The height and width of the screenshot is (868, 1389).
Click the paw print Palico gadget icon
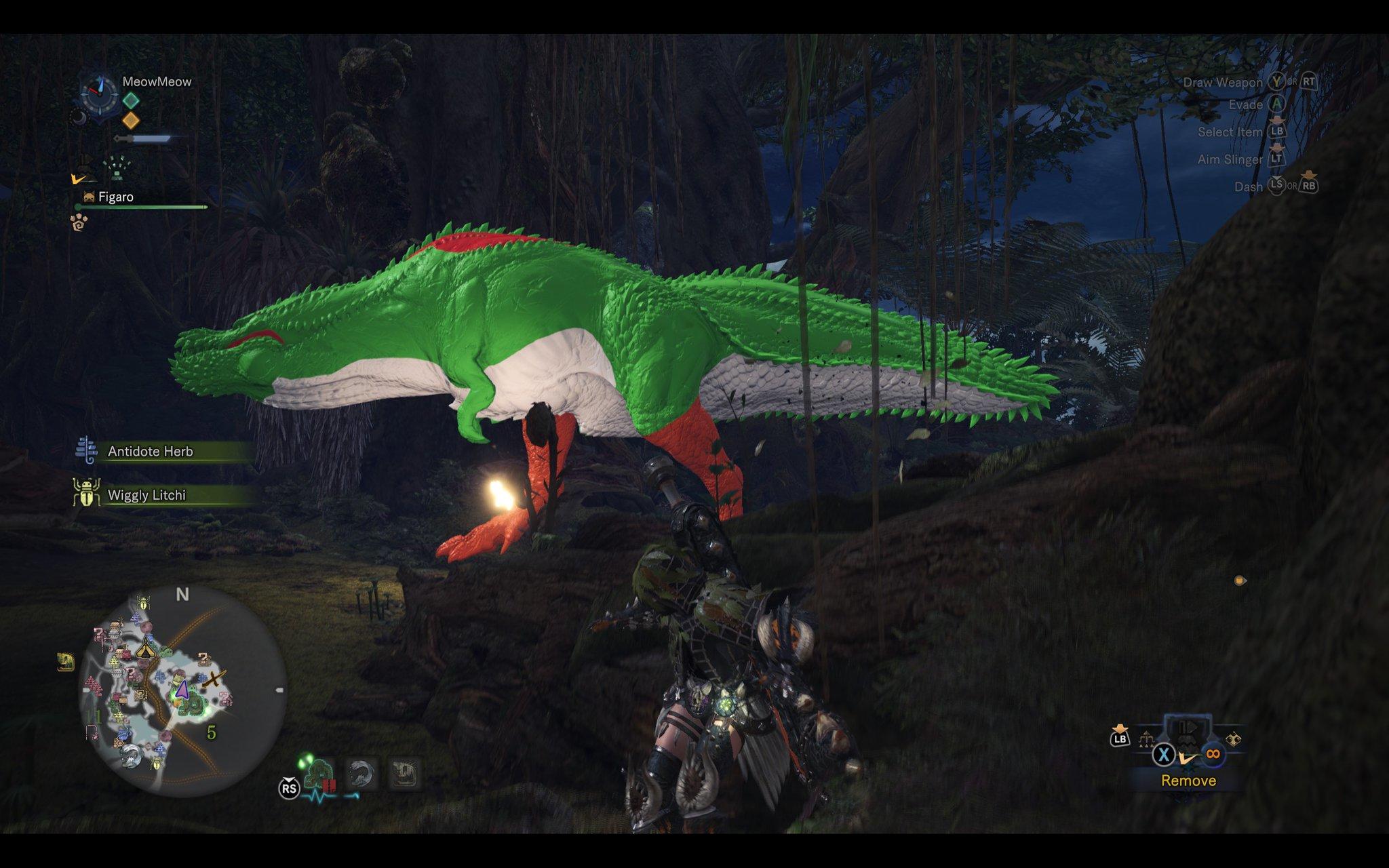pos(79,222)
